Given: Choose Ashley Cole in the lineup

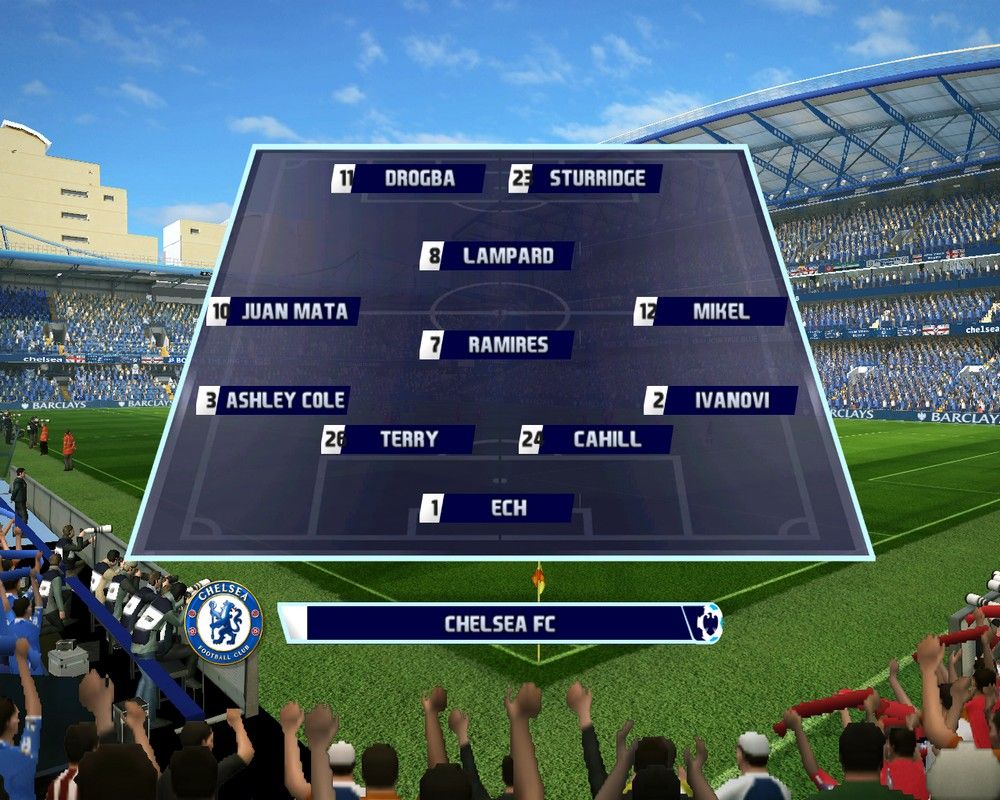Looking at the screenshot, I should click(273, 400).
